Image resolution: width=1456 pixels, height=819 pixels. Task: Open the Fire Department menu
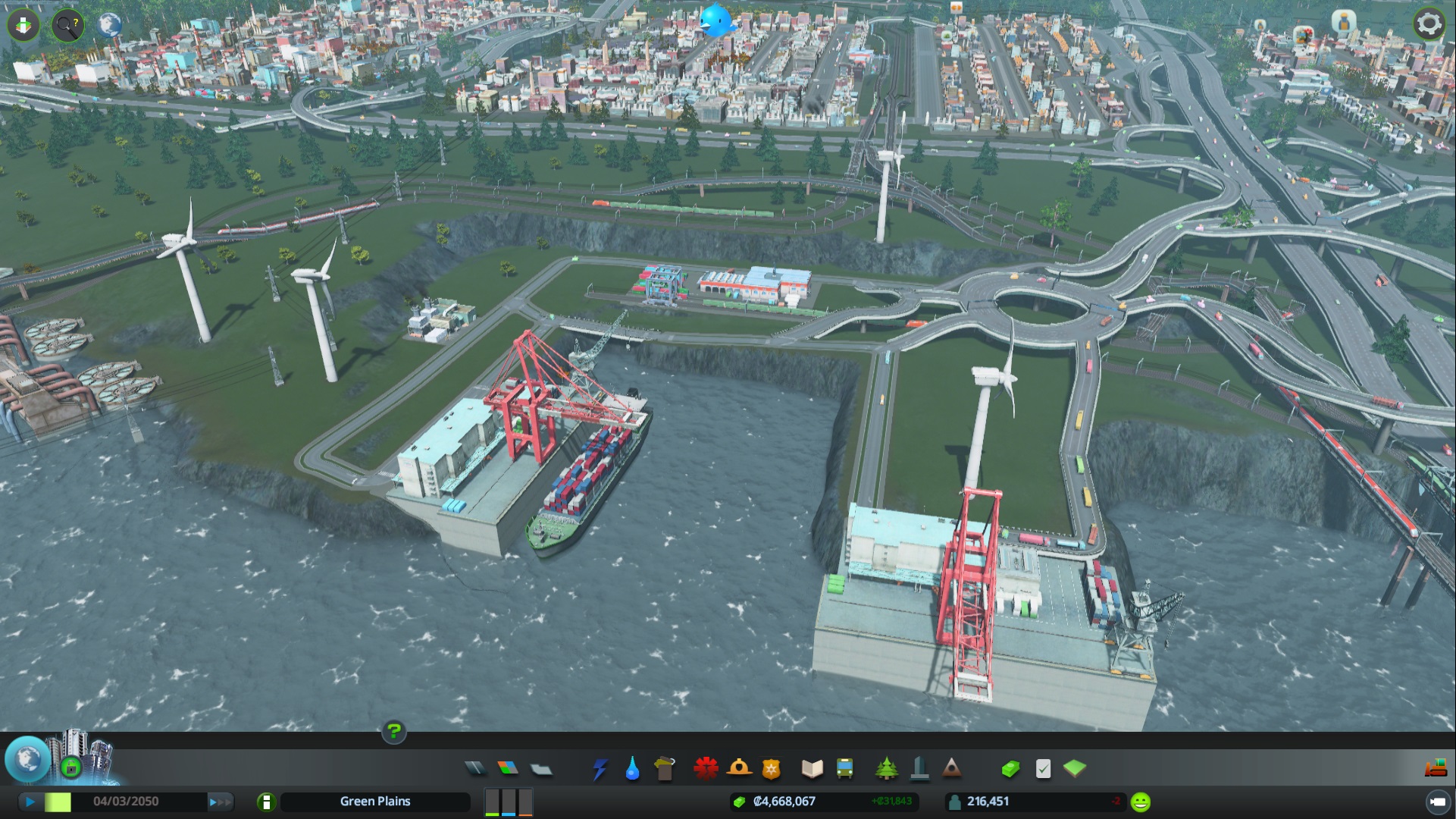point(740,768)
